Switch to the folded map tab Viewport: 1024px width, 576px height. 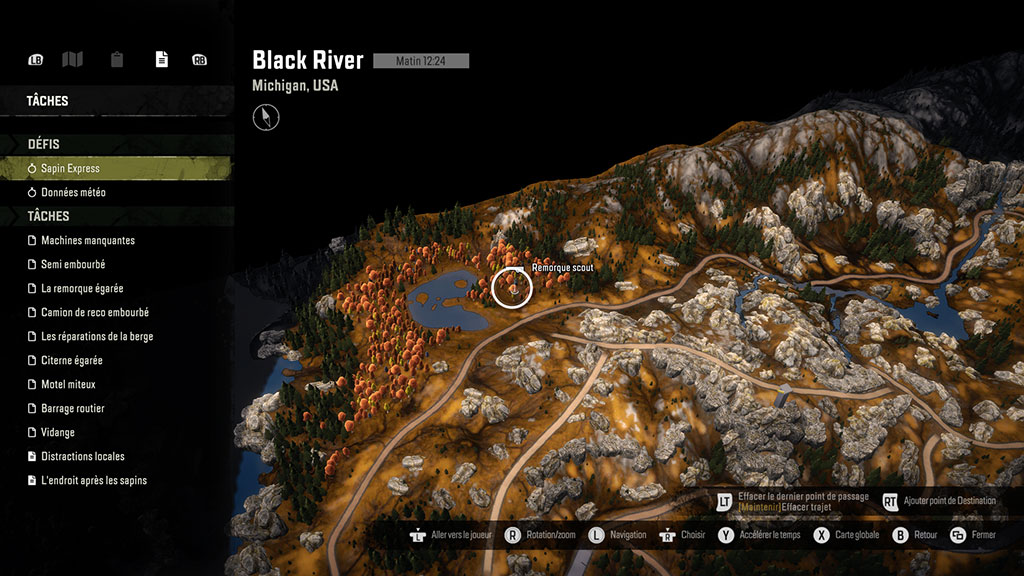coord(72,60)
